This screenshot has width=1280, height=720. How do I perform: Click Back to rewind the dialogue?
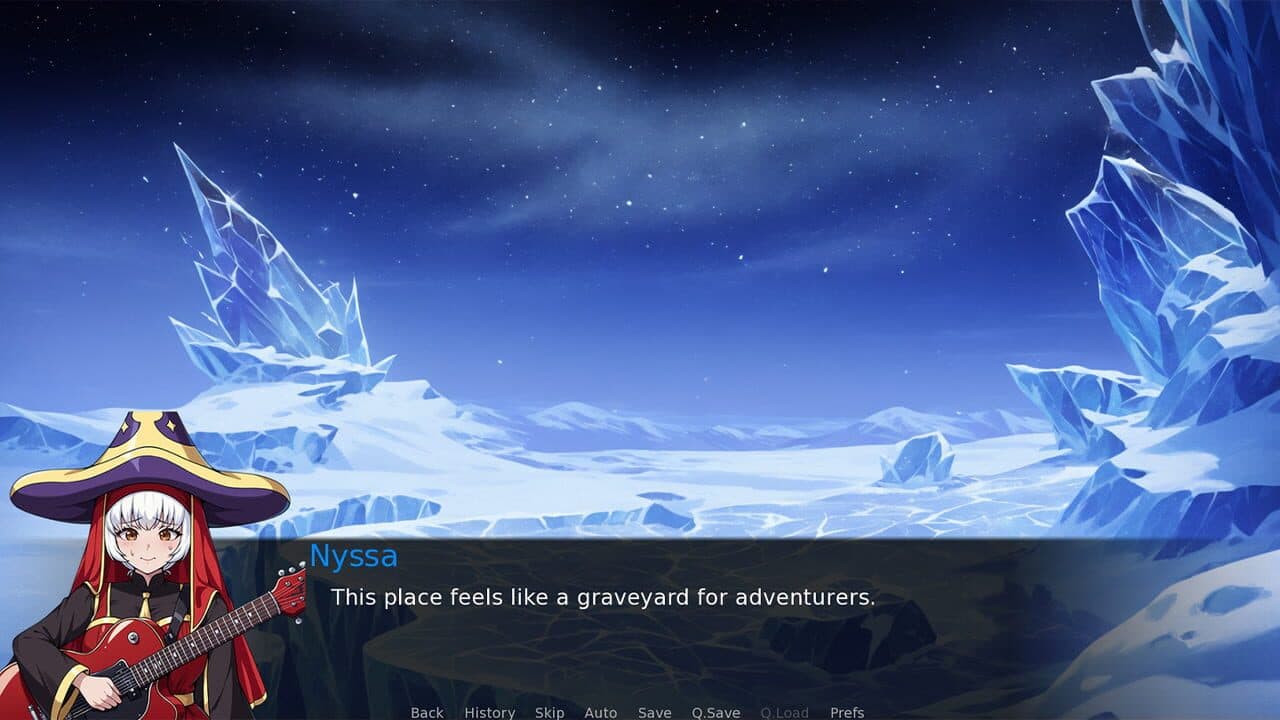[426, 712]
